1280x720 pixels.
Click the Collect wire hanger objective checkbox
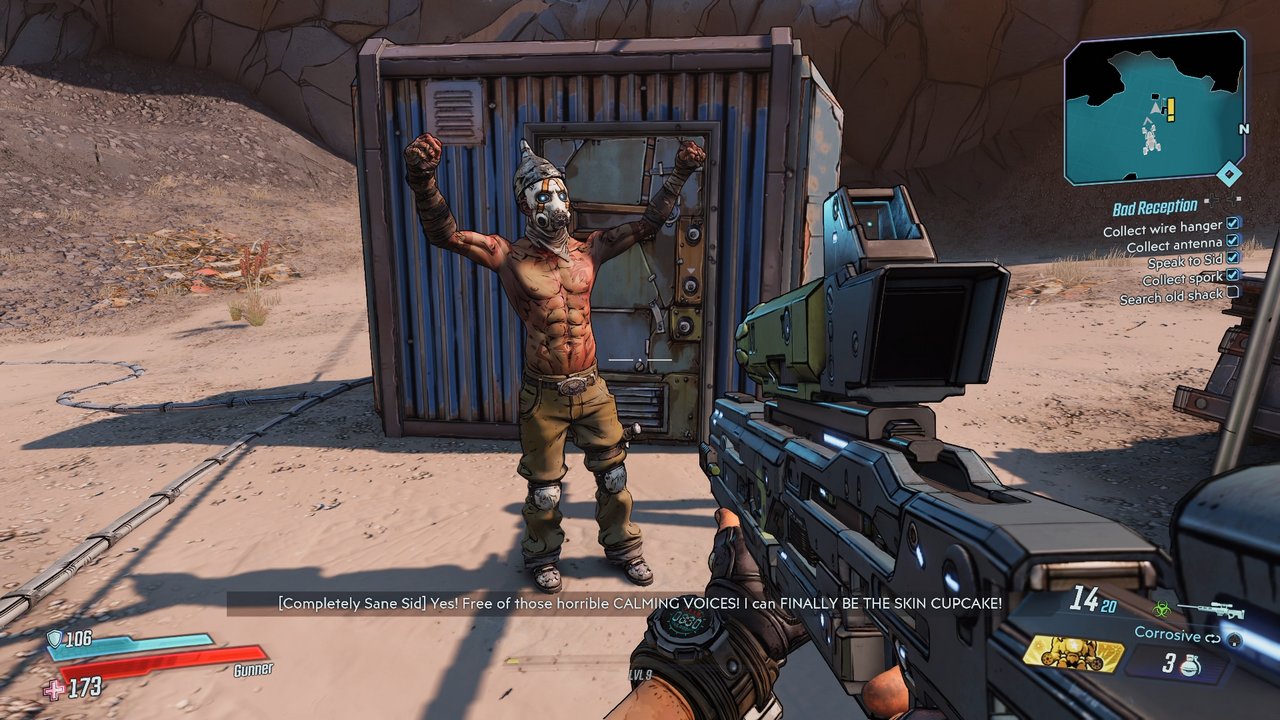pos(1233,225)
